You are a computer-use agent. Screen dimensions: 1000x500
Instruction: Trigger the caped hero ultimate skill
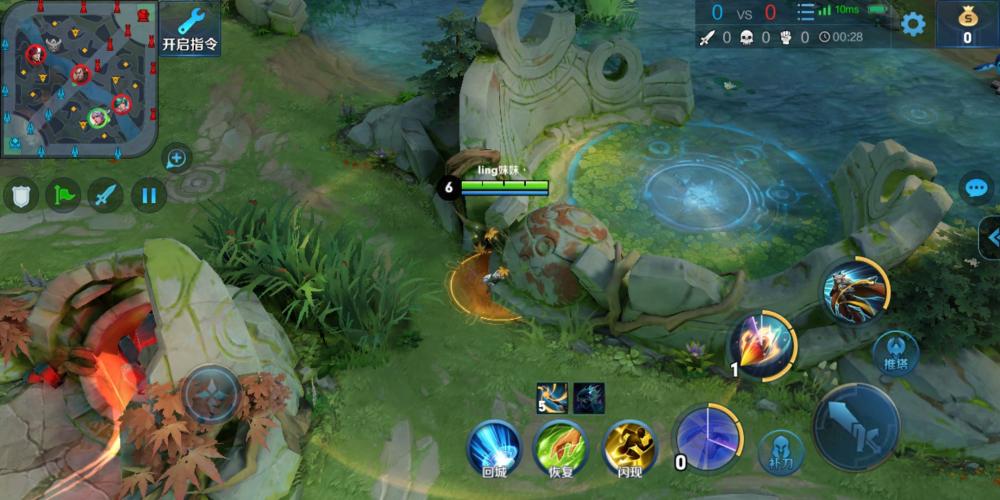(855, 291)
